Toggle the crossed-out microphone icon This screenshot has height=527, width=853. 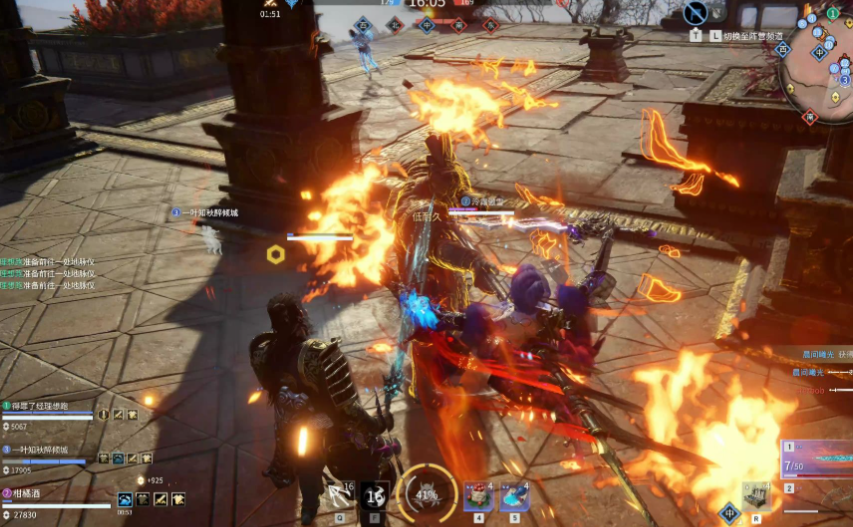tap(696, 12)
